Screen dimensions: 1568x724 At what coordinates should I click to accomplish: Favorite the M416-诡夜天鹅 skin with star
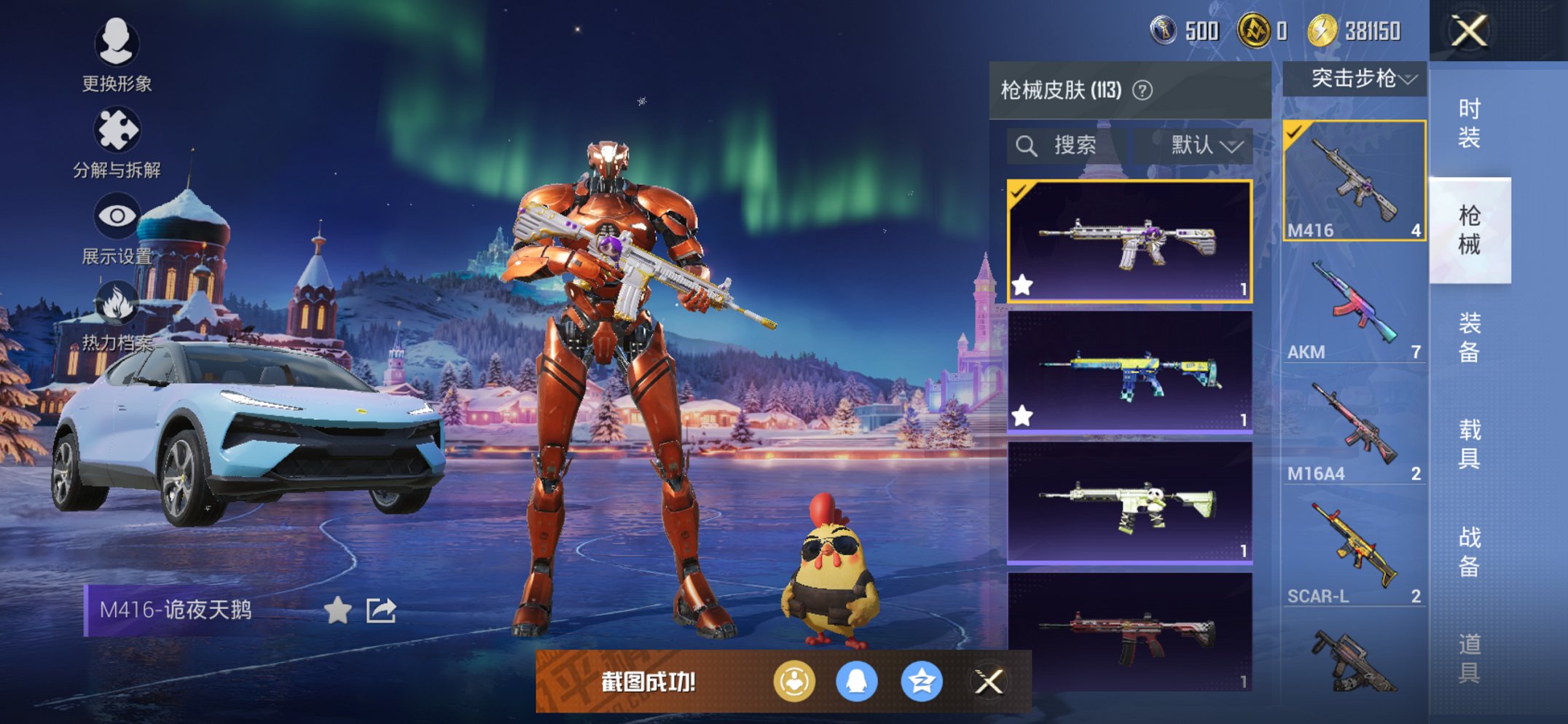337,610
